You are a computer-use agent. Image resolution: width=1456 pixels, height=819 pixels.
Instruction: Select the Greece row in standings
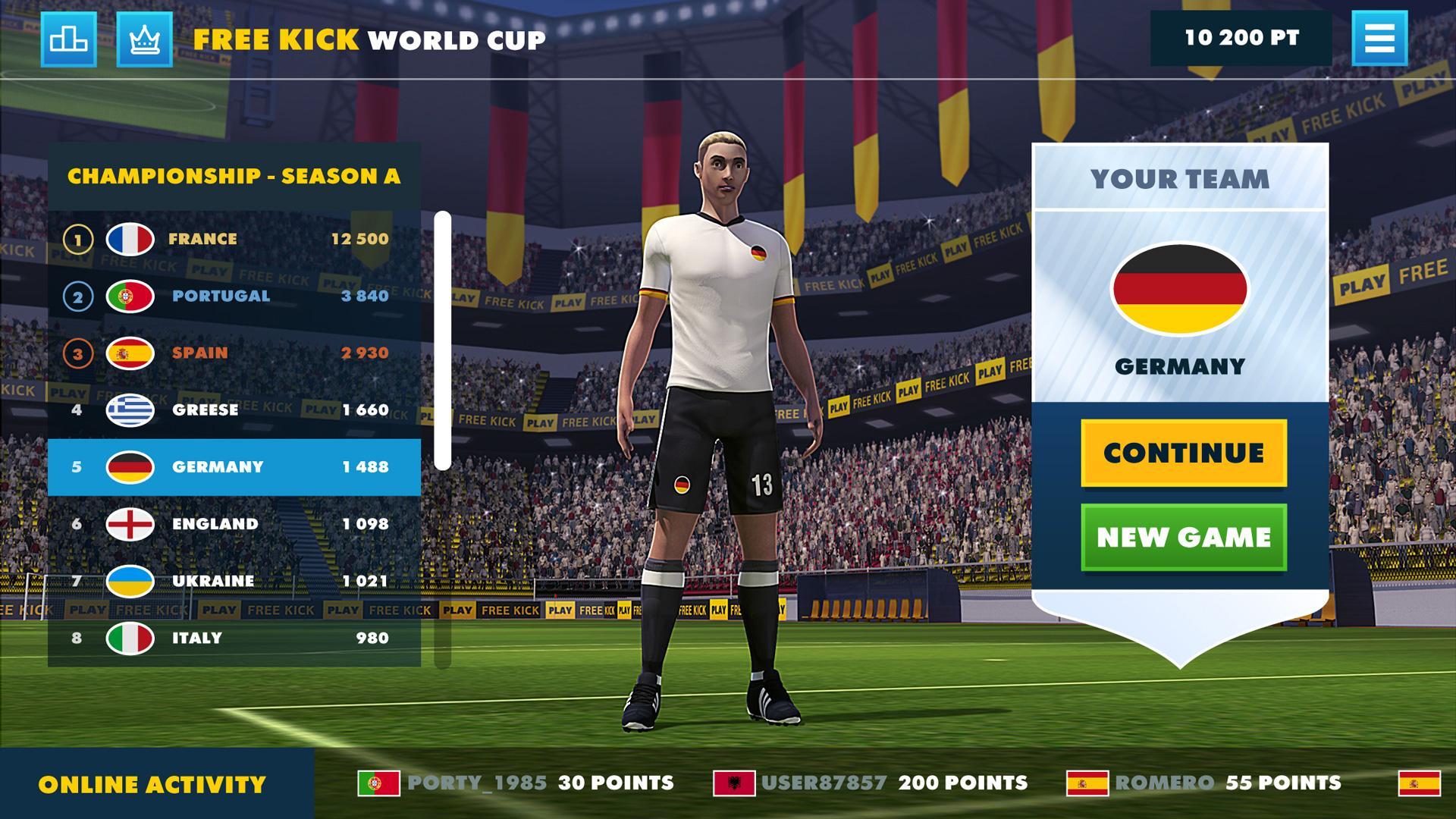(x=233, y=409)
